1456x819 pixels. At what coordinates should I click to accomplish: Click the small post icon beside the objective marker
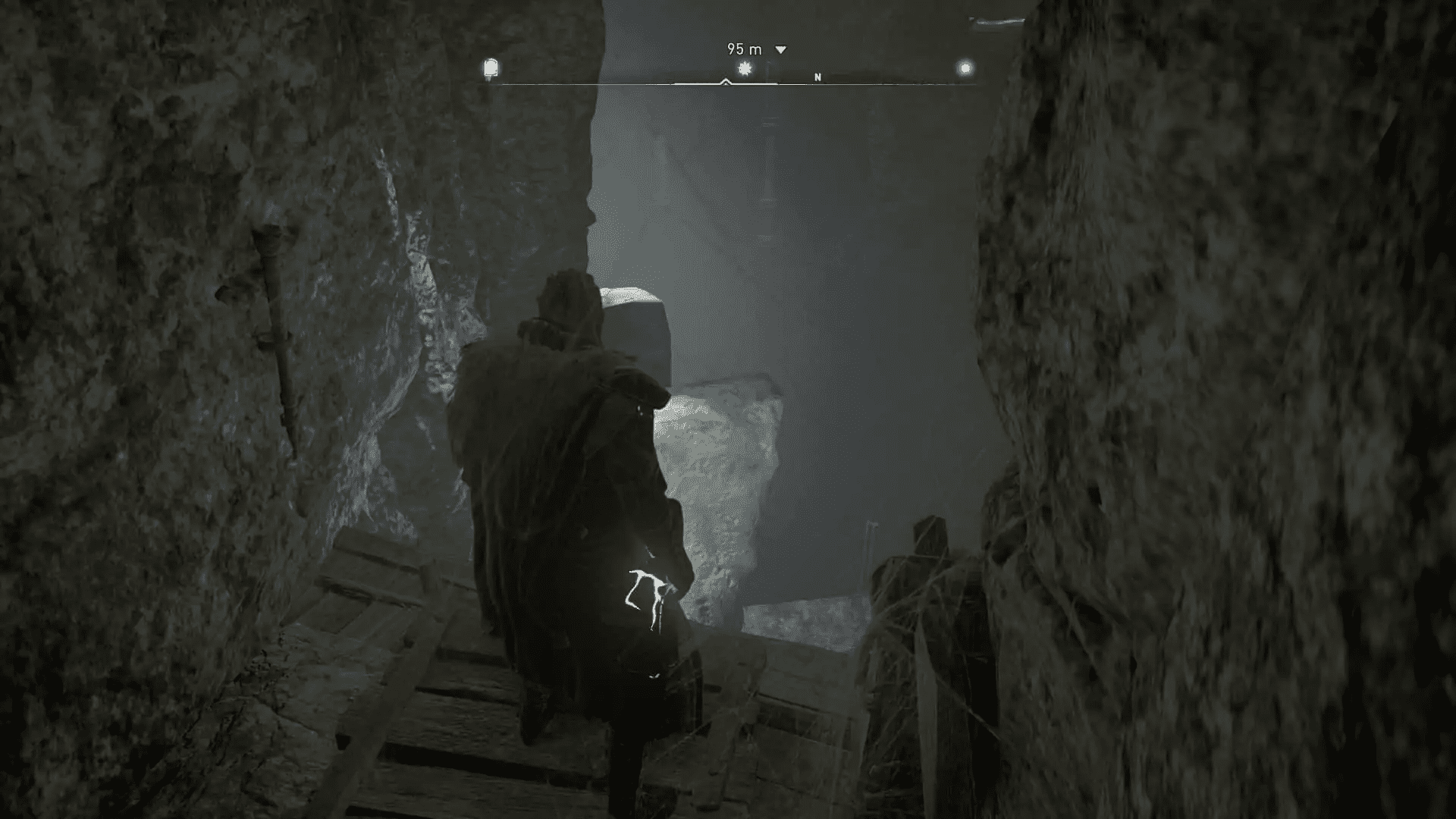coord(769,68)
